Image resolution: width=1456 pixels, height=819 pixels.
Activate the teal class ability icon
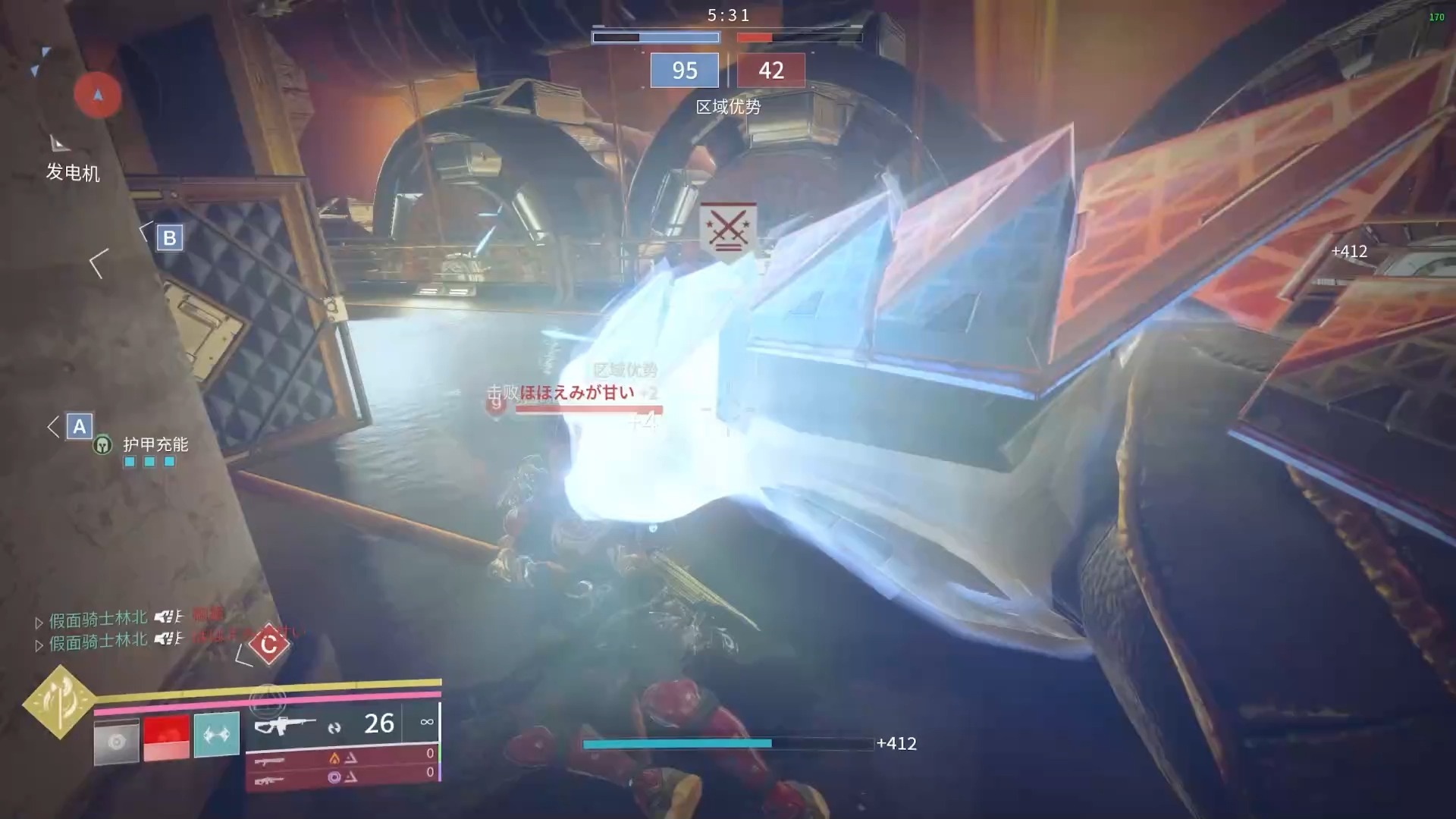pyautogui.click(x=216, y=734)
